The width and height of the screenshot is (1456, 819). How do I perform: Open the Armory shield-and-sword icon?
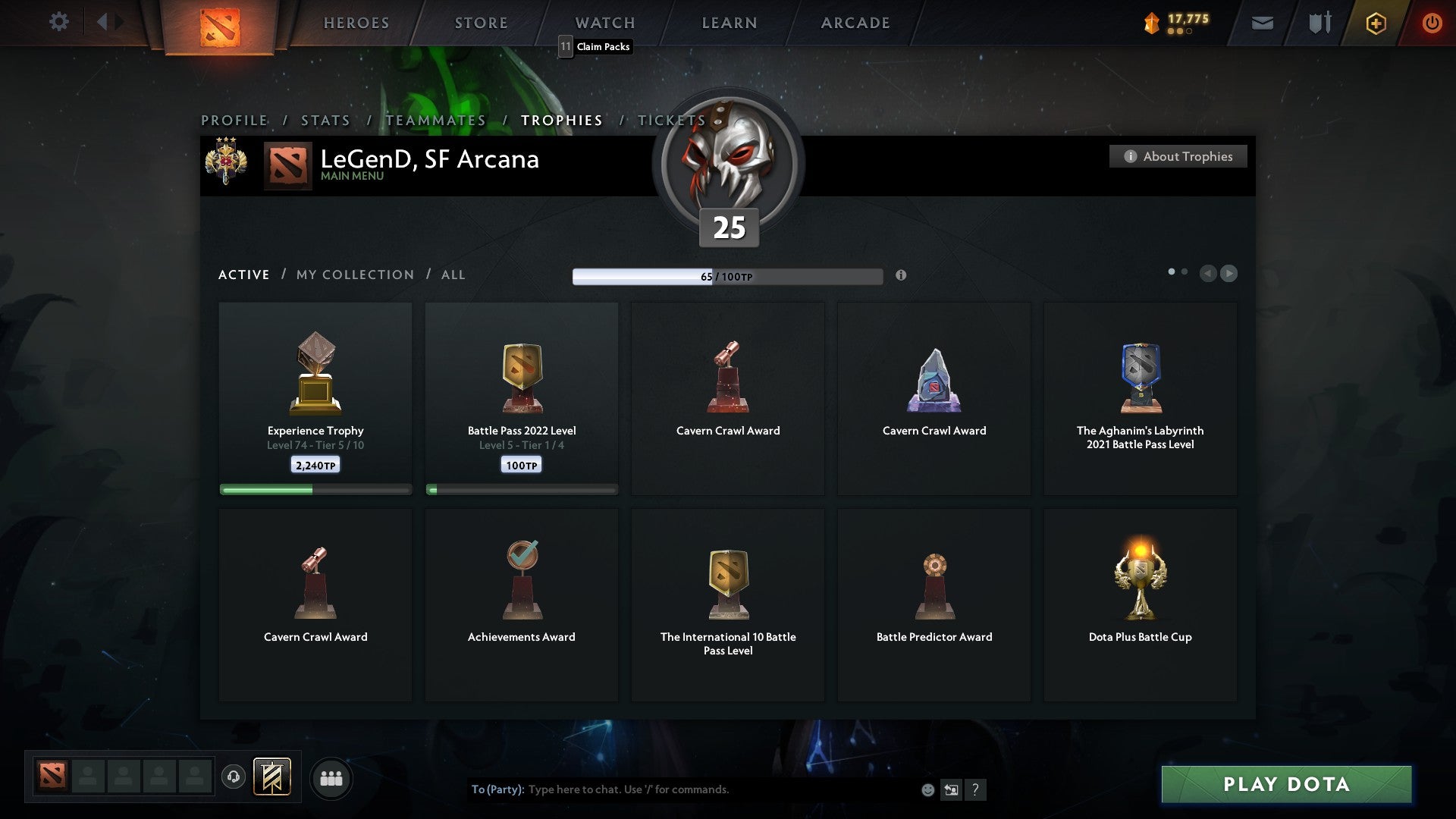point(1319,23)
